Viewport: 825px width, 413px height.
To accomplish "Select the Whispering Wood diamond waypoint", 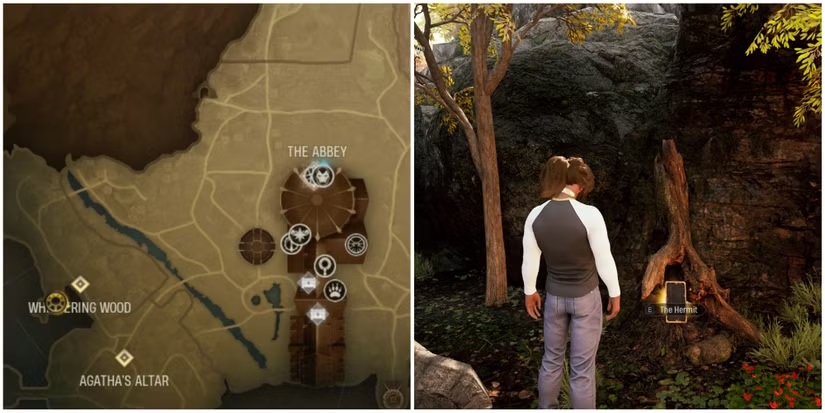I will point(80,285).
